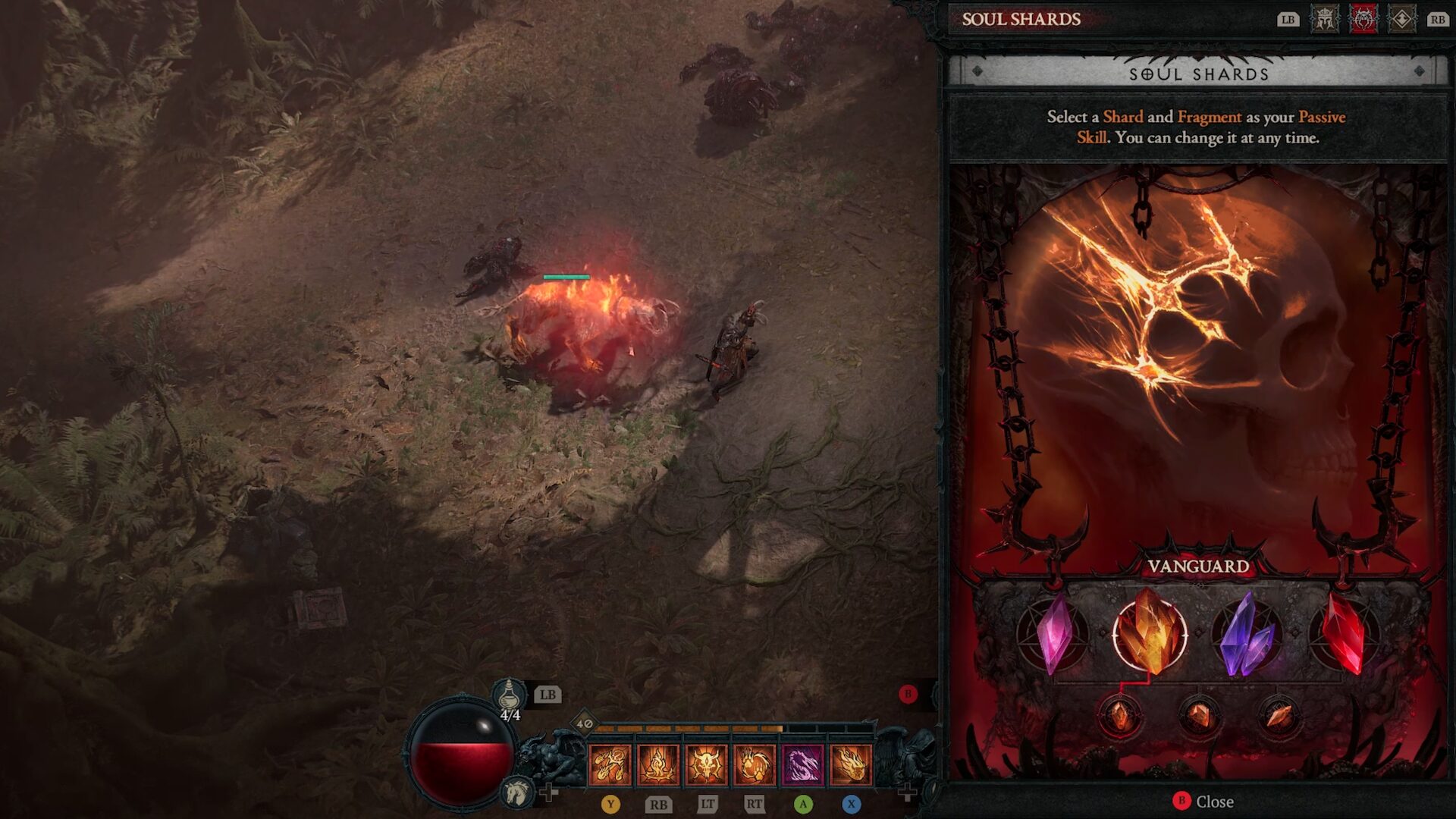Switch to the crowned helmet tab
This screenshot has width=1456, height=819.
pyautogui.click(x=1325, y=20)
